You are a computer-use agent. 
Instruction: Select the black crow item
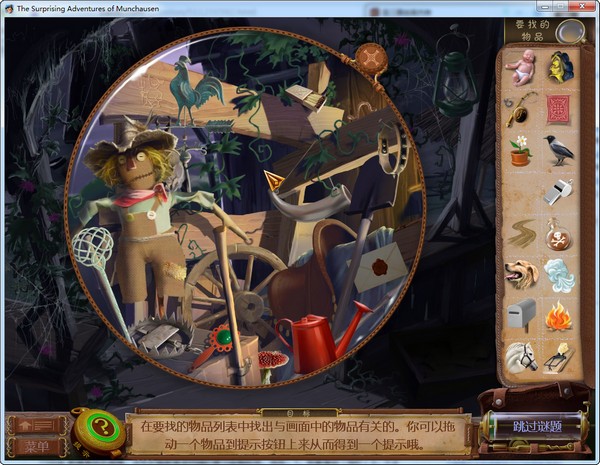coord(559,150)
